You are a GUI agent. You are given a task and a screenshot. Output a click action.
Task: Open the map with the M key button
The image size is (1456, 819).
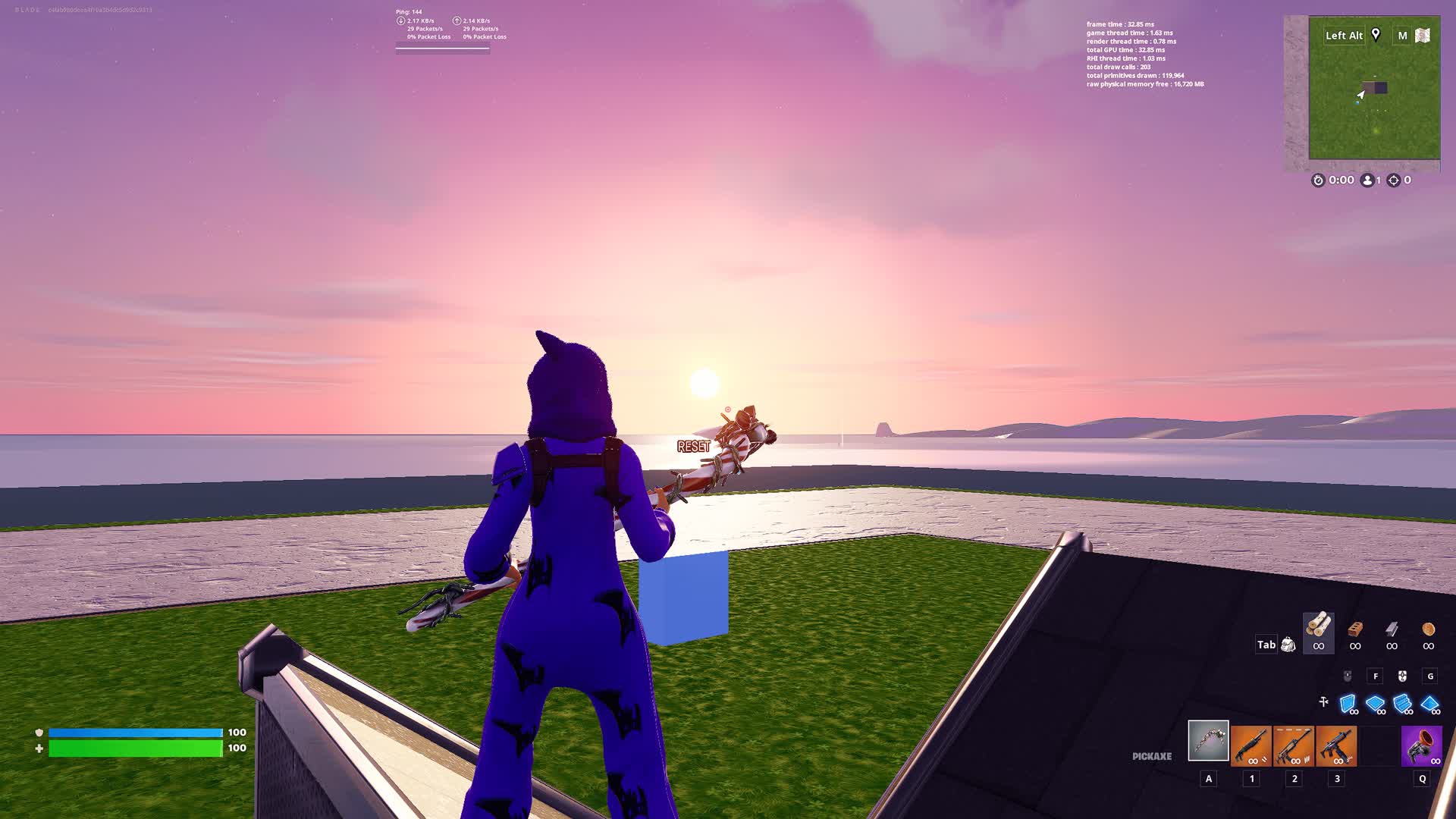click(1404, 35)
